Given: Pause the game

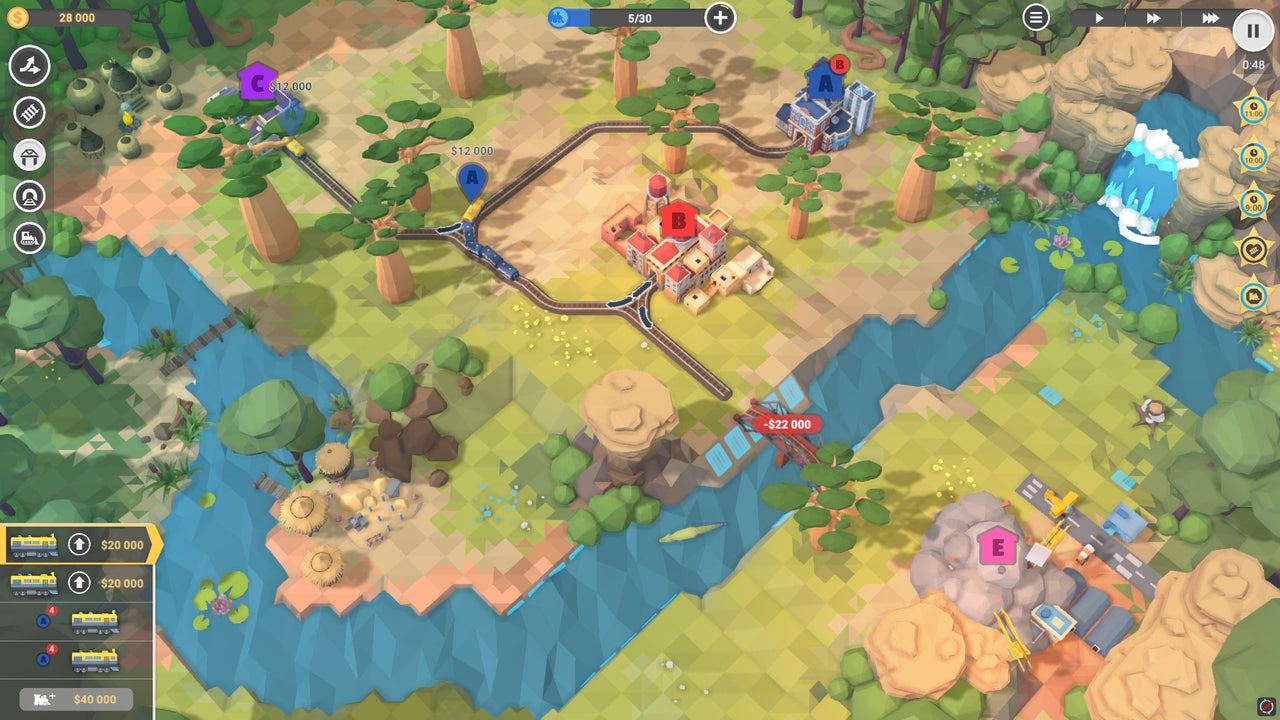Looking at the screenshot, I should pyautogui.click(x=1253, y=30).
